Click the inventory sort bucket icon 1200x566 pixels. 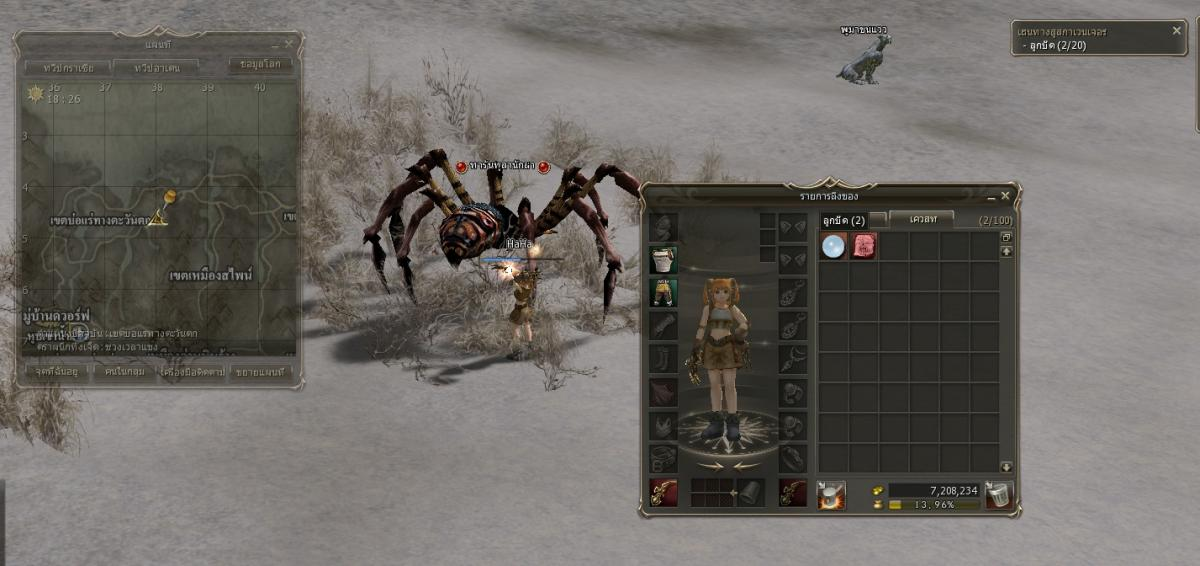point(831,495)
